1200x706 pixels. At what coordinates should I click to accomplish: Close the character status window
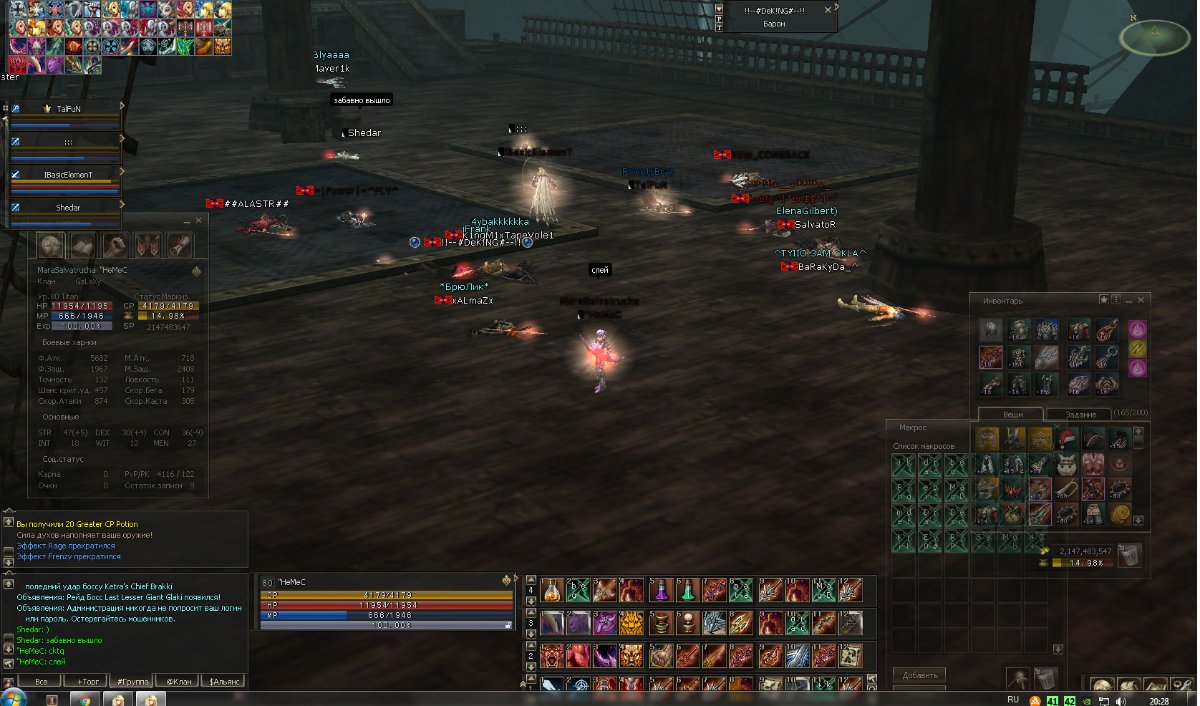199,220
